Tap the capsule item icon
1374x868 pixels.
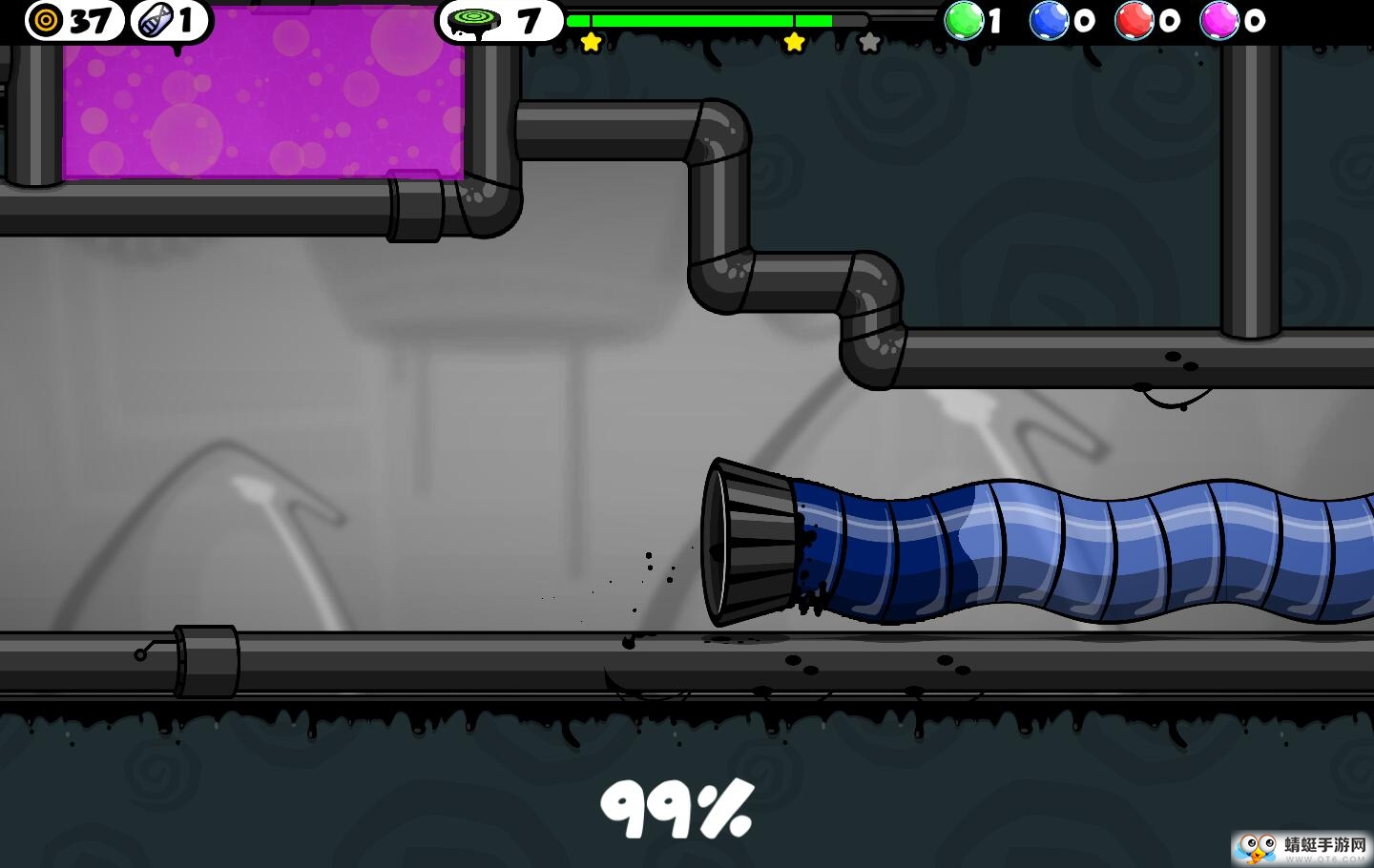click(x=154, y=21)
